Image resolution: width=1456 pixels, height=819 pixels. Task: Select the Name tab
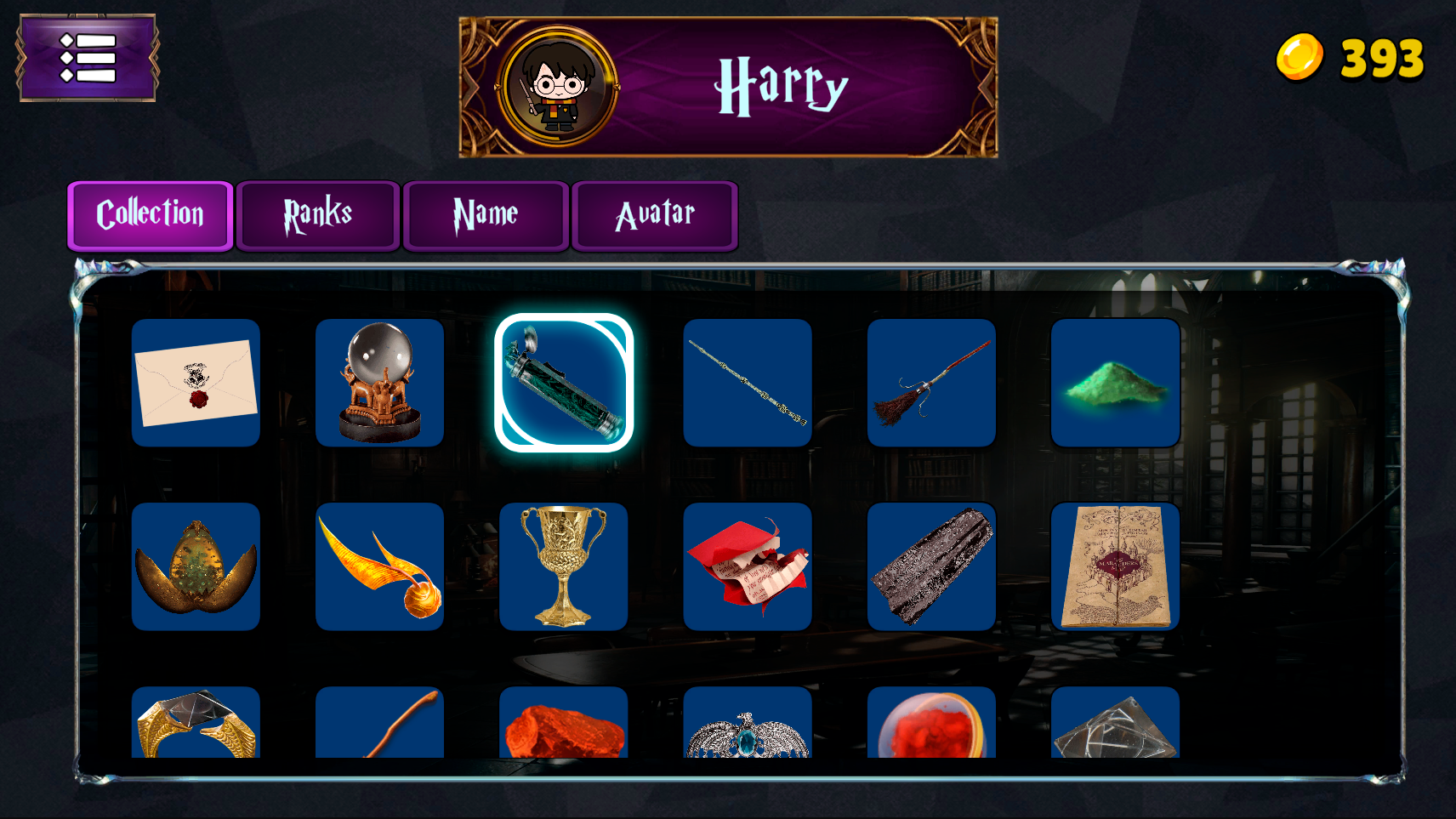click(486, 215)
